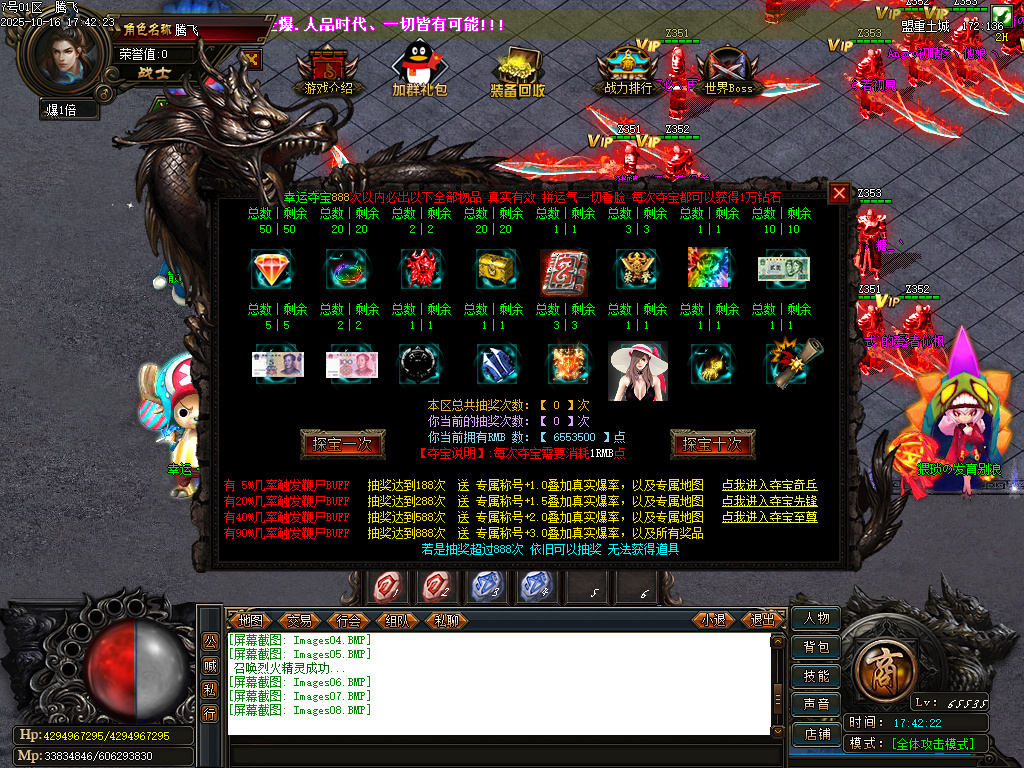Select the 私聊 private chat tab
The width and height of the screenshot is (1024, 768).
pyautogui.click(x=447, y=620)
